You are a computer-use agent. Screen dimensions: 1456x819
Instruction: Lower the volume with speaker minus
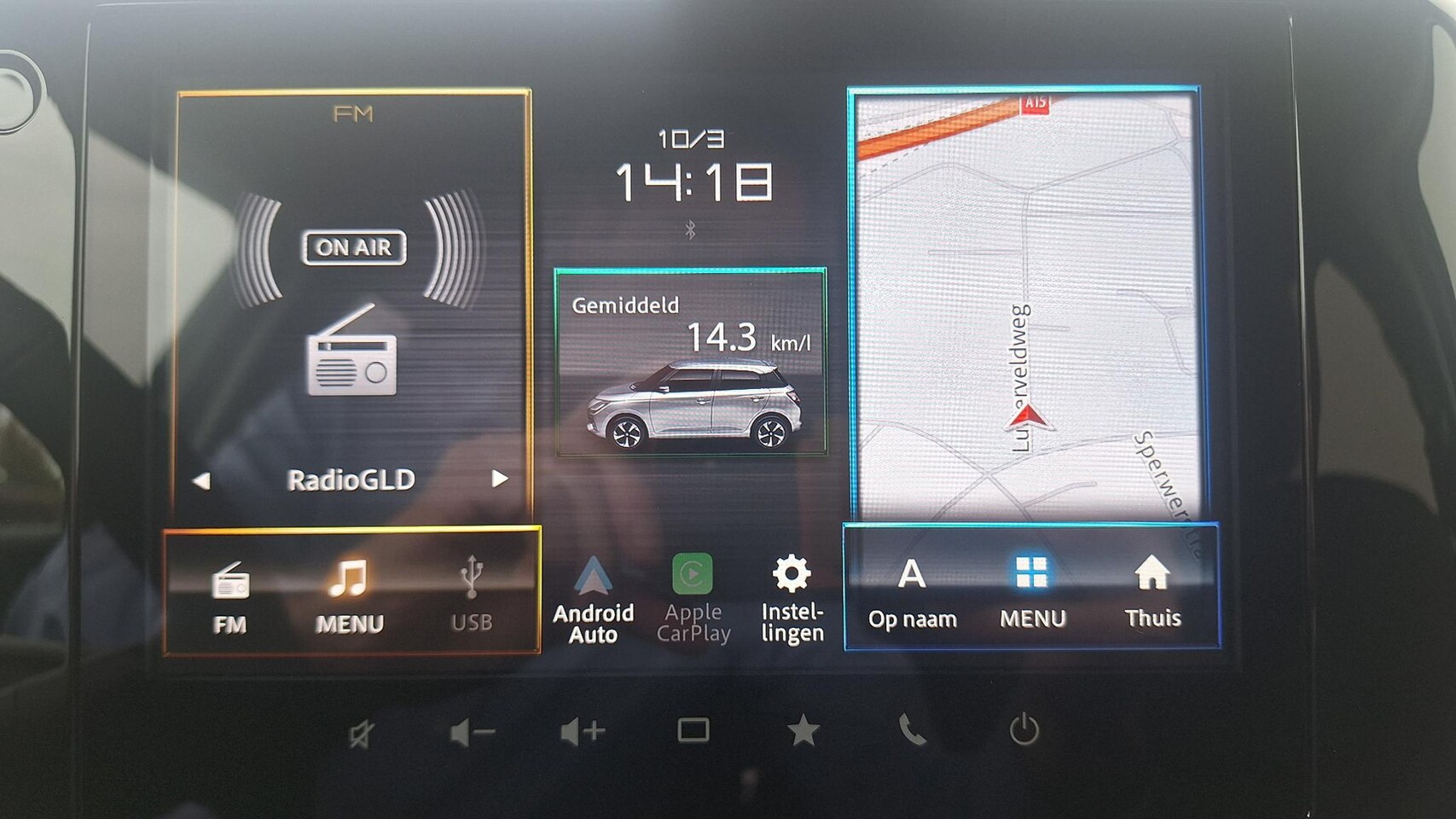coord(472,732)
